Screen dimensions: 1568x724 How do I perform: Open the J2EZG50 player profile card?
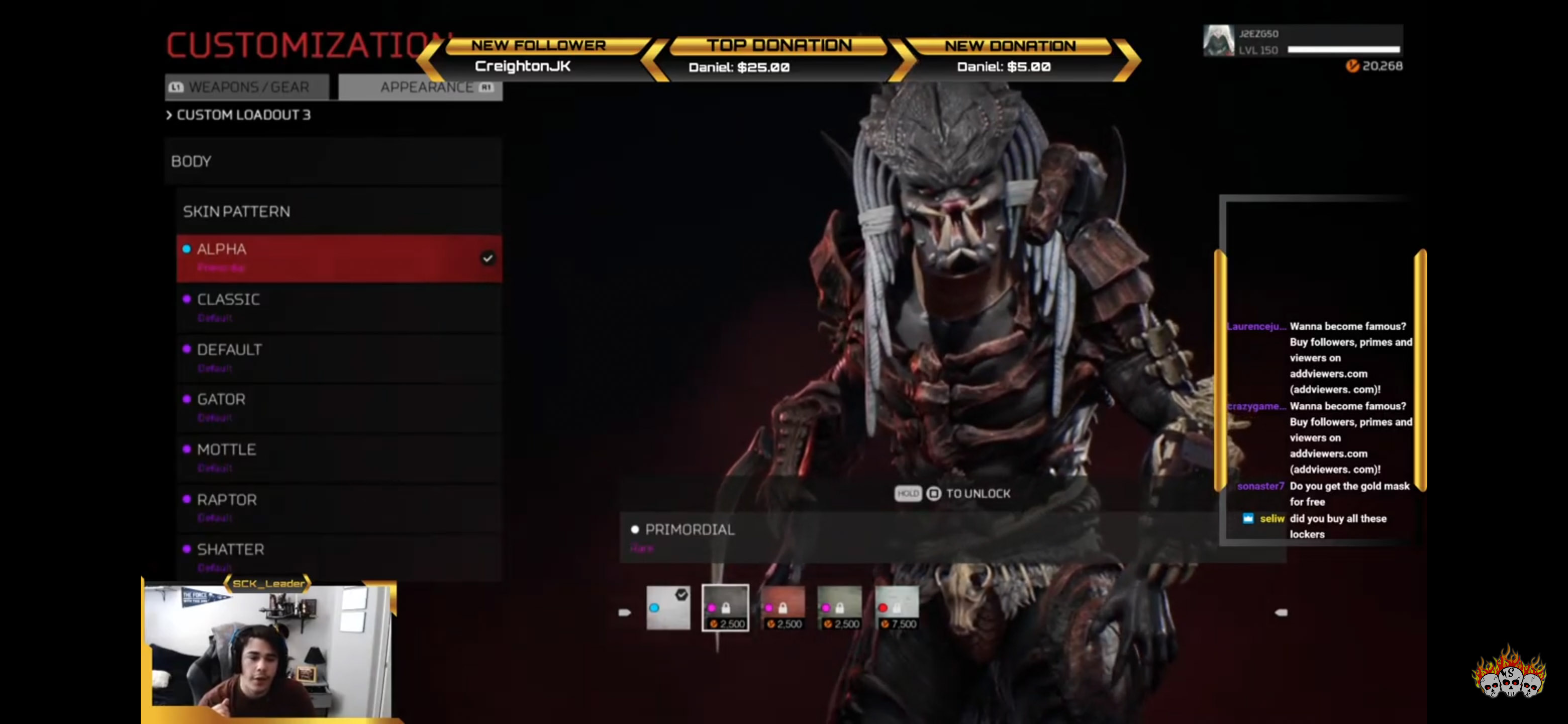[x=1303, y=41]
